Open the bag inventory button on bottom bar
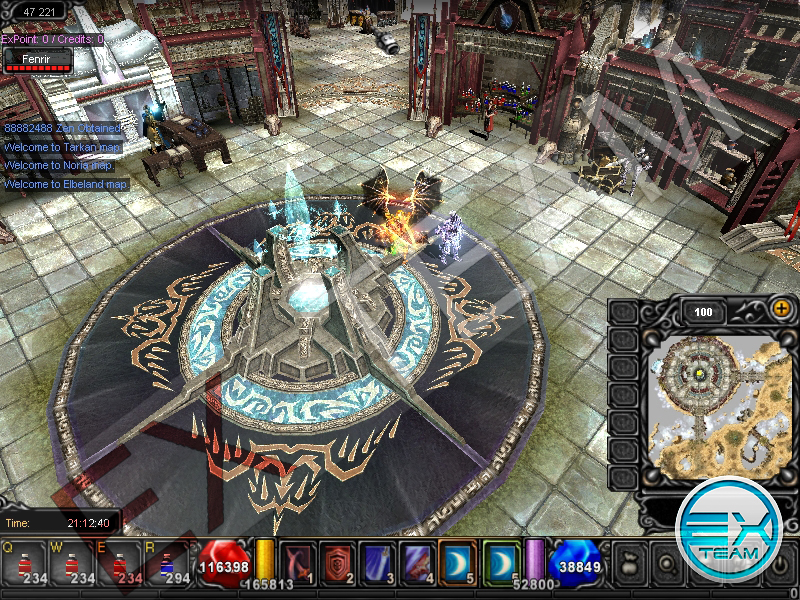The height and width of the screenshot is (600, 800). 628,564
